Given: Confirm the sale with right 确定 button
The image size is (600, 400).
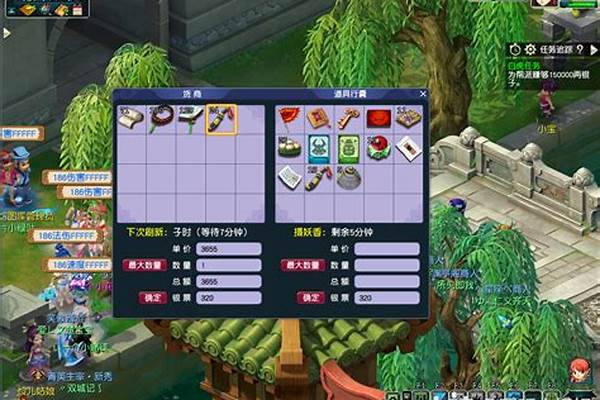Looking at the screenshot, I should click(310, 298).
